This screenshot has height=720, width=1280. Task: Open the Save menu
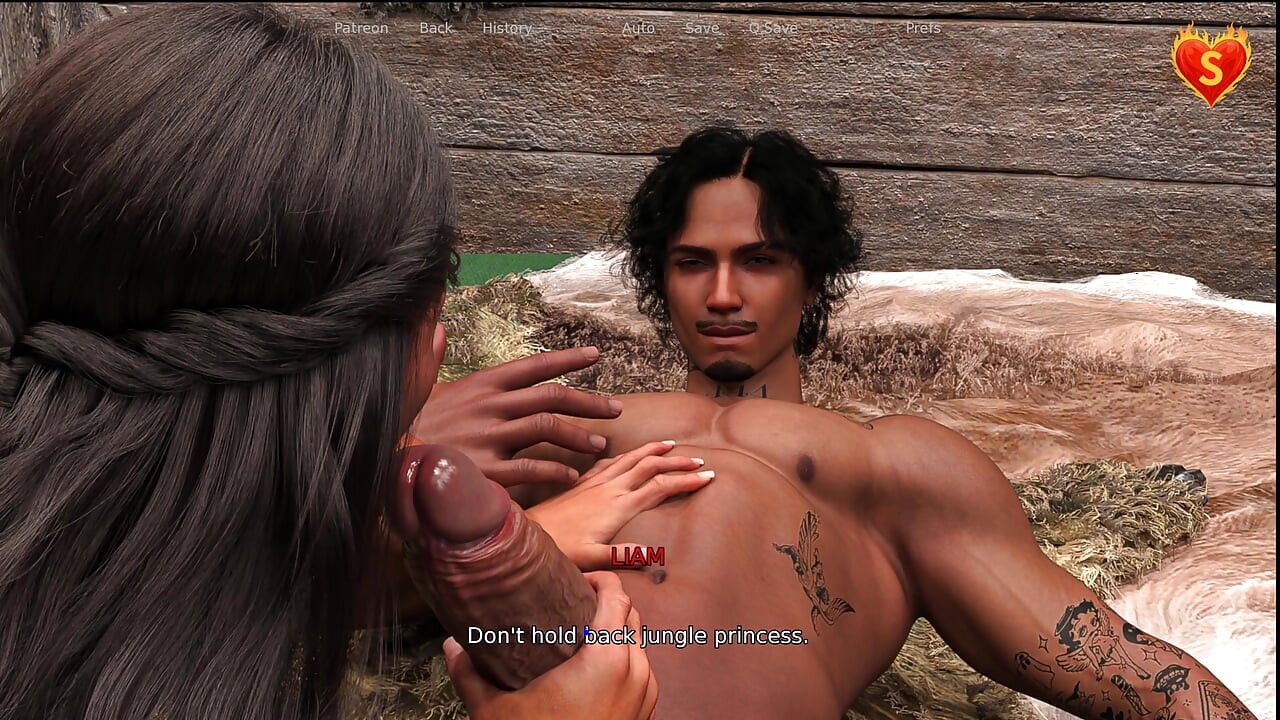[702, 28]
